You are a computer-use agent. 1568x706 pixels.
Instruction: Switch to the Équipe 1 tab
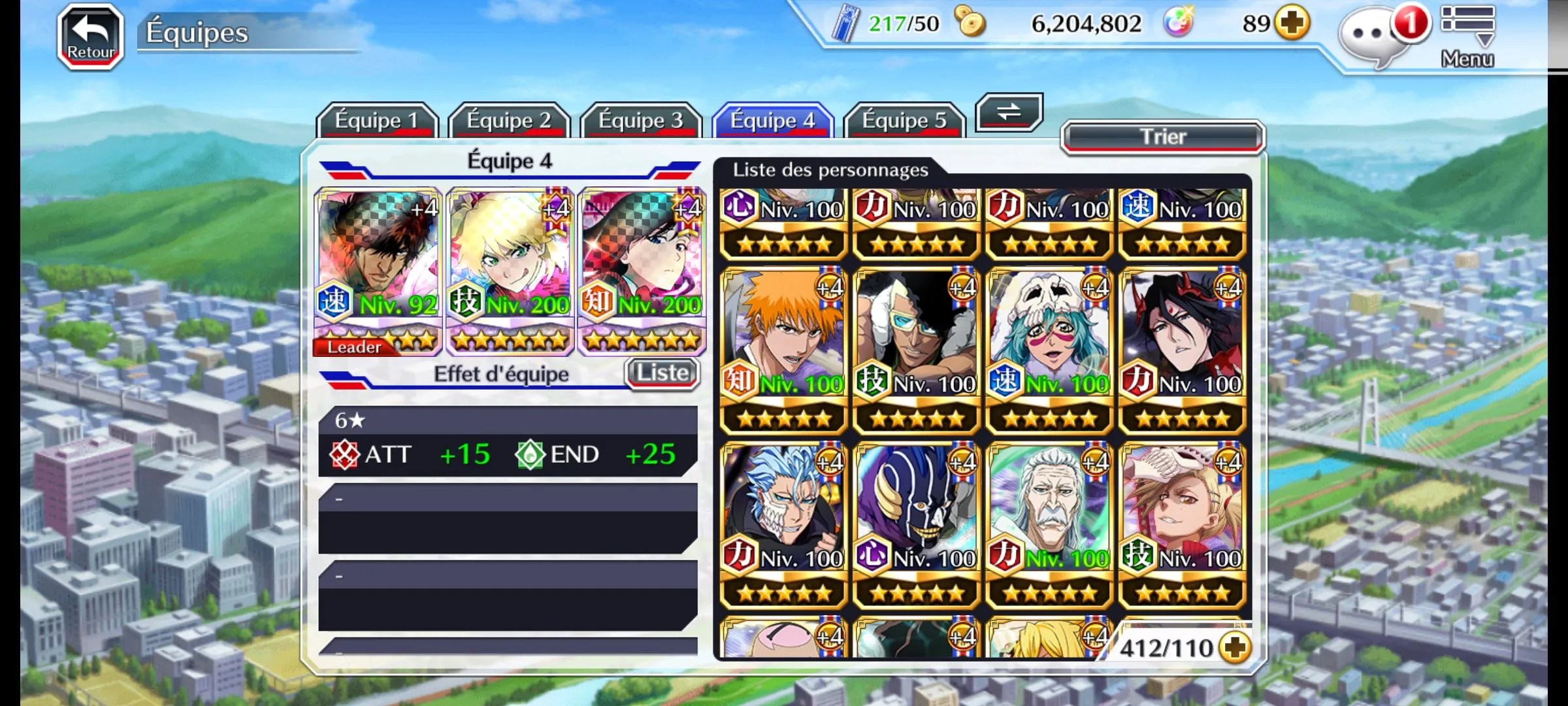click(x=376, y=120)
